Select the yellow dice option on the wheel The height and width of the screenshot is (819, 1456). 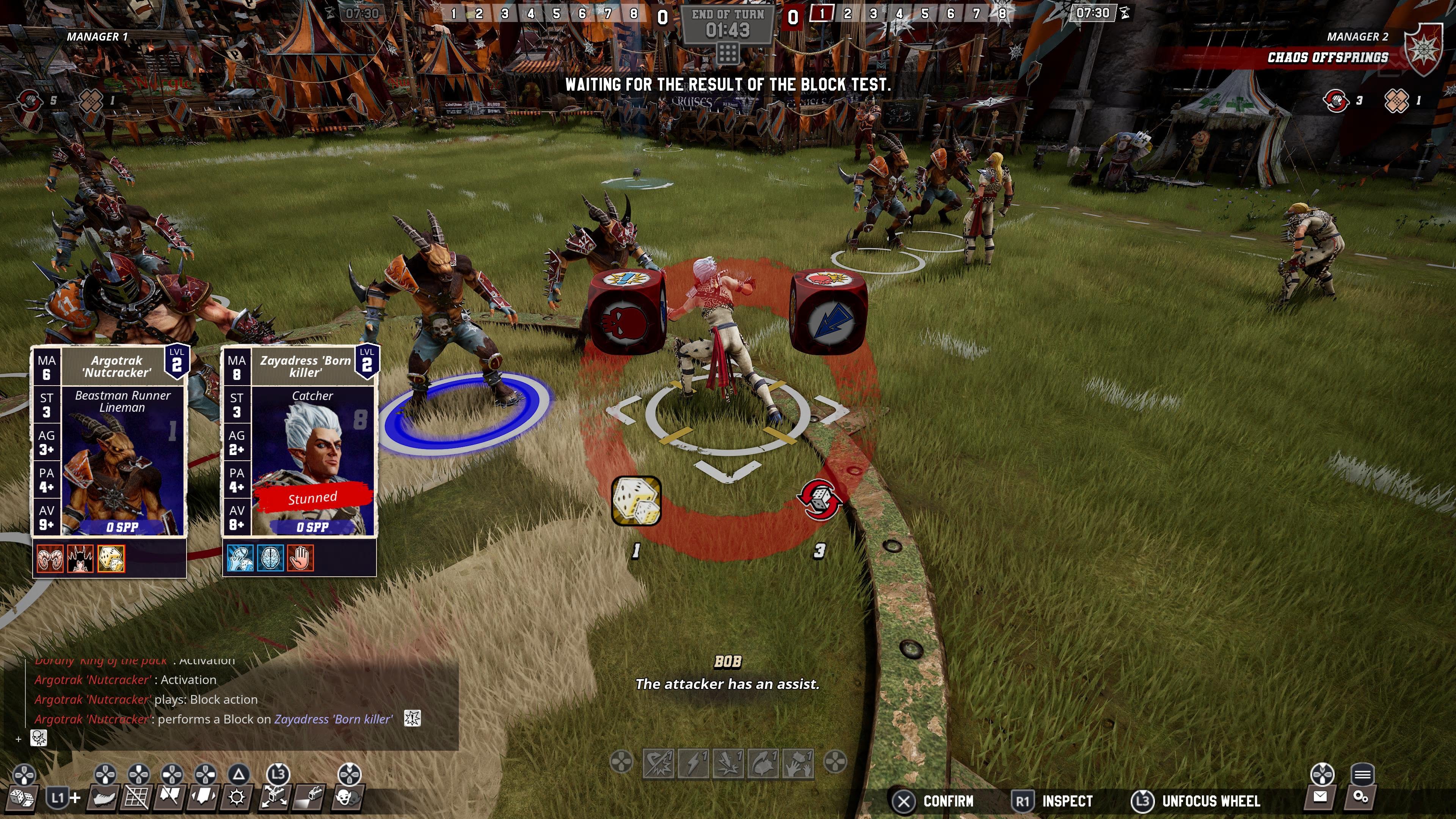pyautogui.click(x=637, y=501)
